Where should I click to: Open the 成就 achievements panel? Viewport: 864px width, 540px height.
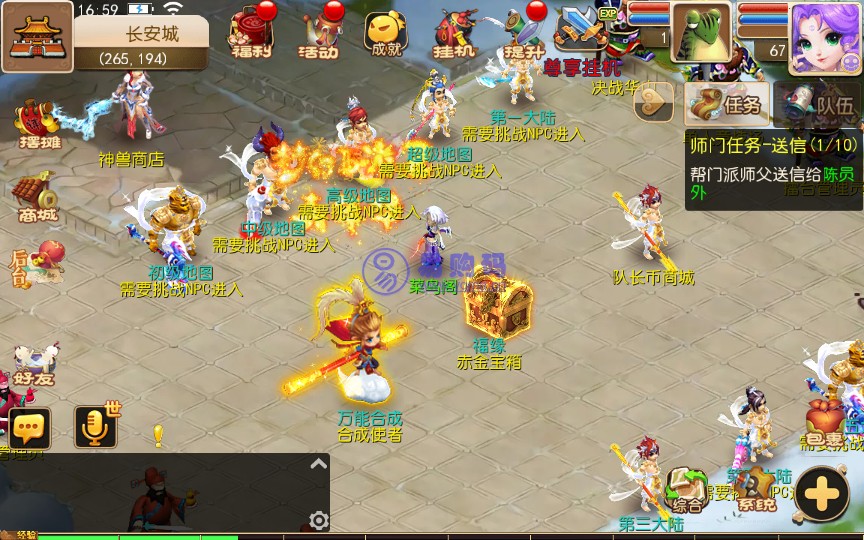[x=386, y=34]
